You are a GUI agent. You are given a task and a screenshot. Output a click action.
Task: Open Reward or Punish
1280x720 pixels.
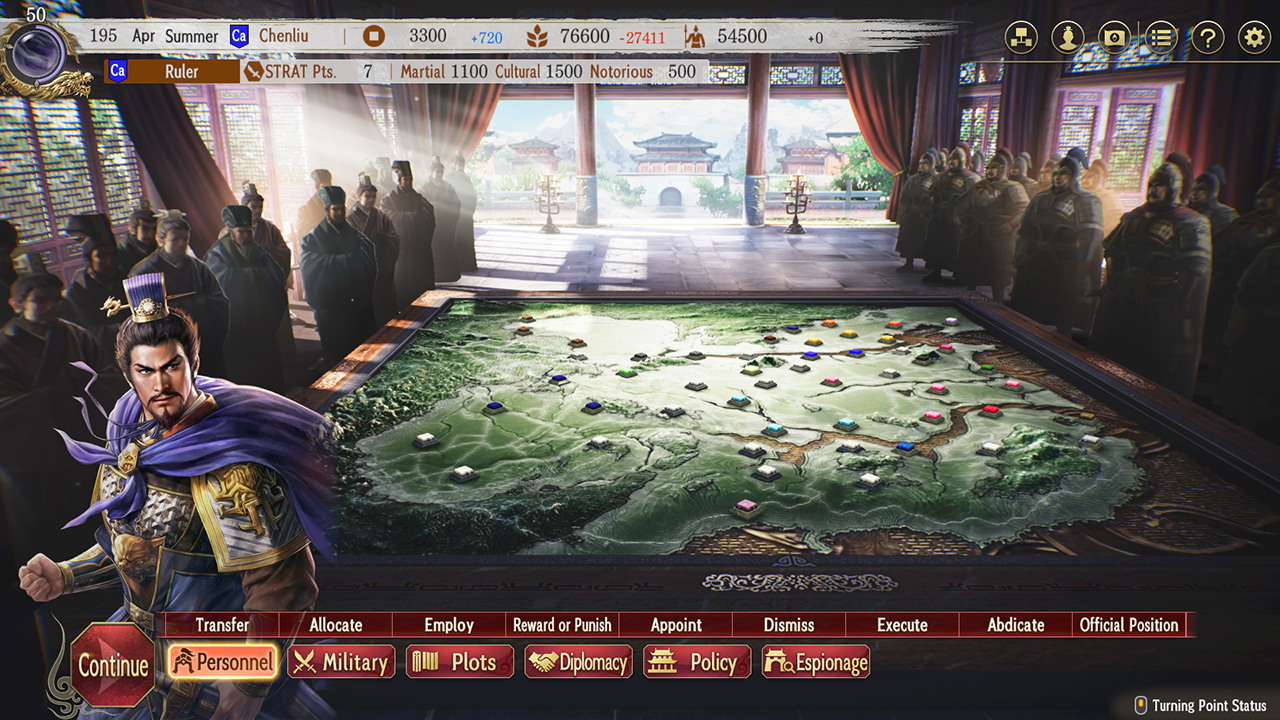(562, 625)
